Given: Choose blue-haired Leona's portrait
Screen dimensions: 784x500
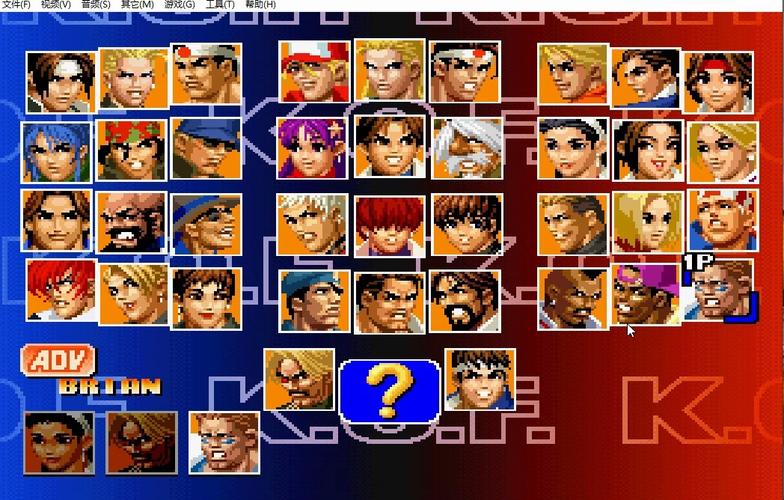Looking at the screenshot, I should point(57,151).
